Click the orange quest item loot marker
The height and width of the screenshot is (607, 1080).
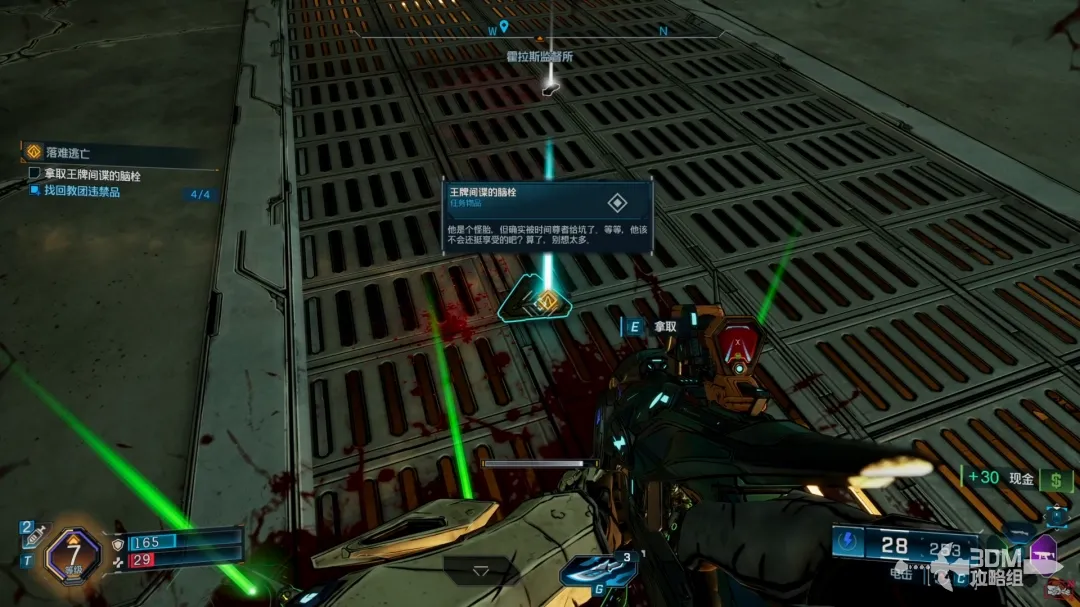tap(546, 300)
